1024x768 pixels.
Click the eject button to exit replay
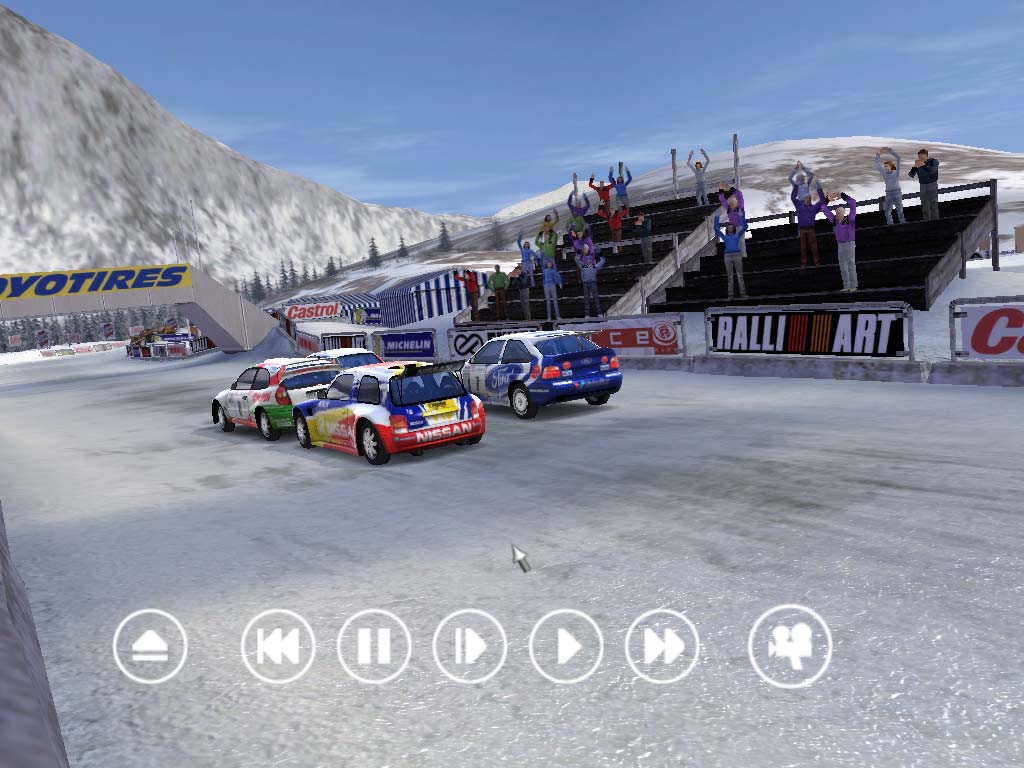click(150, 646)
